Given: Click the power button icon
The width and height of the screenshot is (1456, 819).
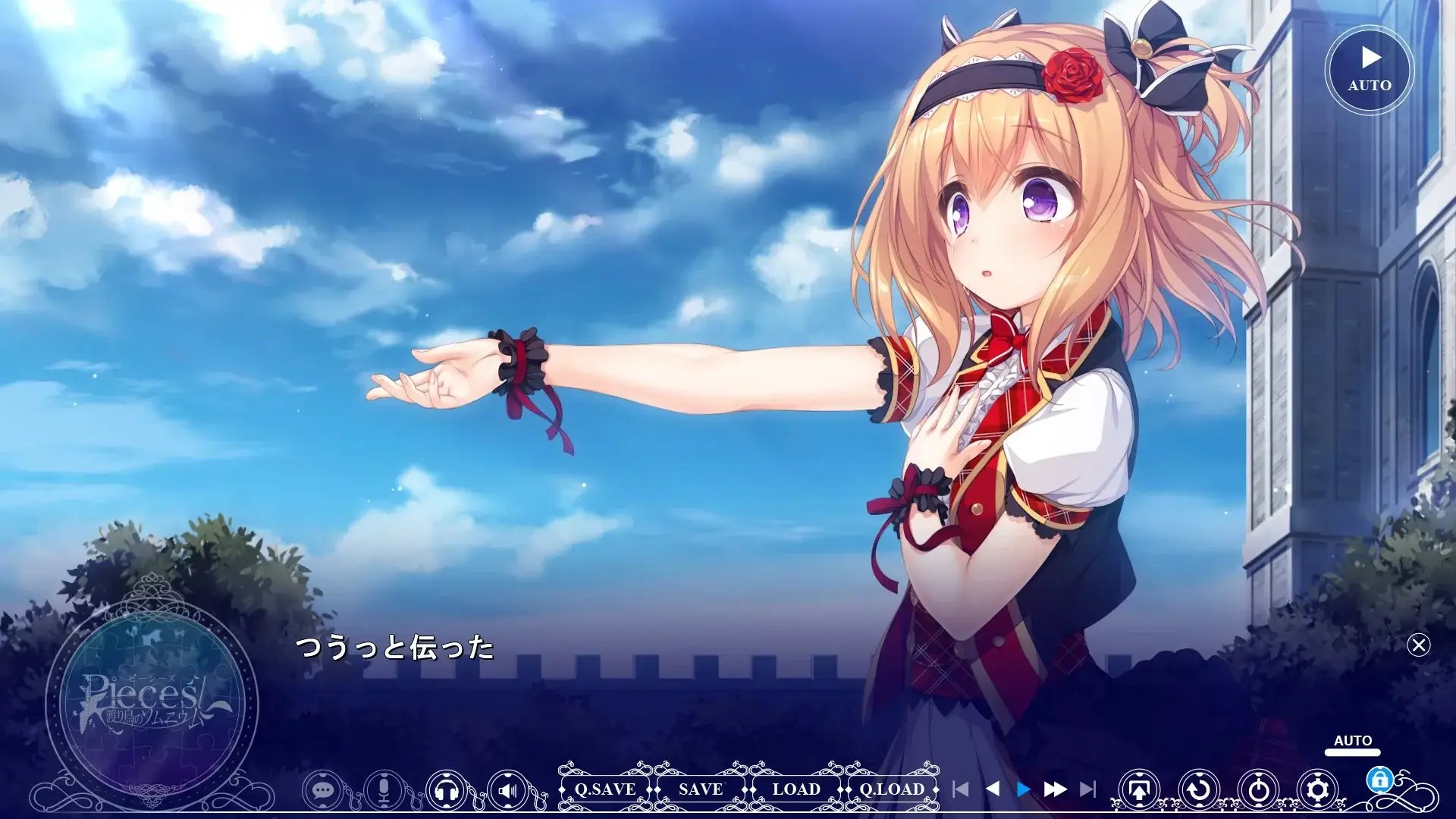Looking at the screenshot, I should coord(1259,790).
